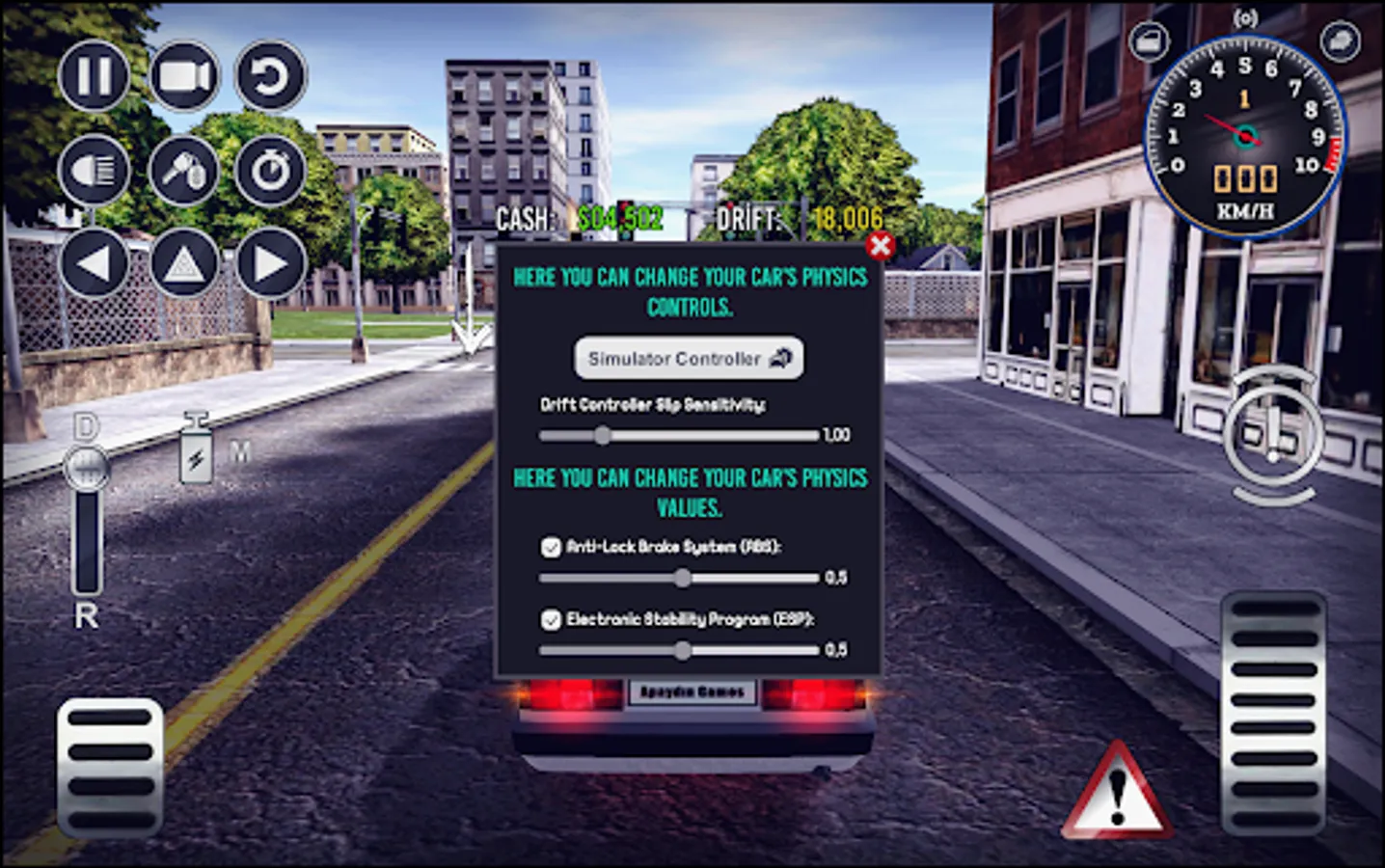Screen dimensions: 1385x868
Task: Uncheck Anti-Lock Brake System (ABS)
Action: pos(553,546)
